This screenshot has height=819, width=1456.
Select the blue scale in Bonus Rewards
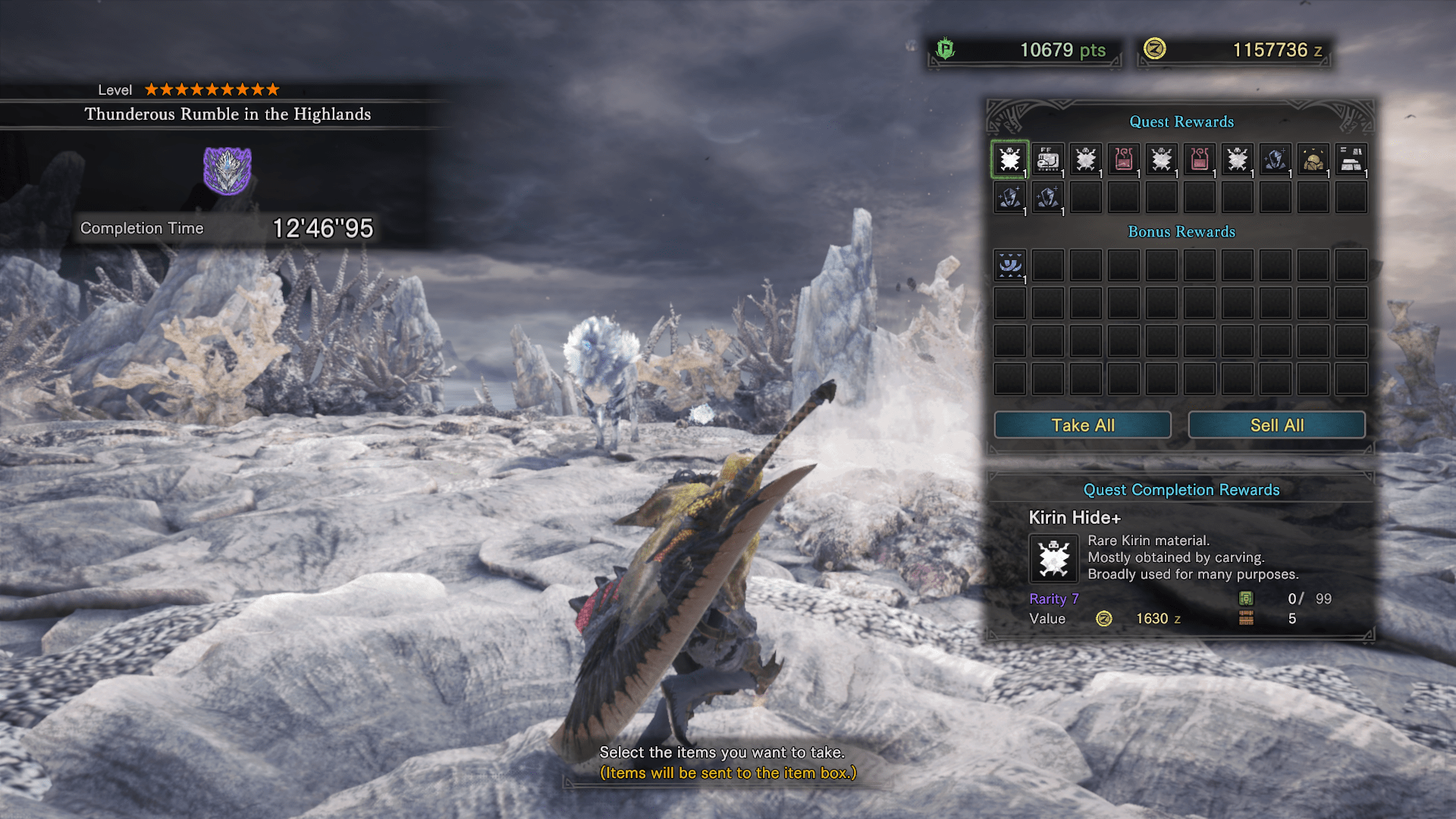click(x=1009, y=265)
